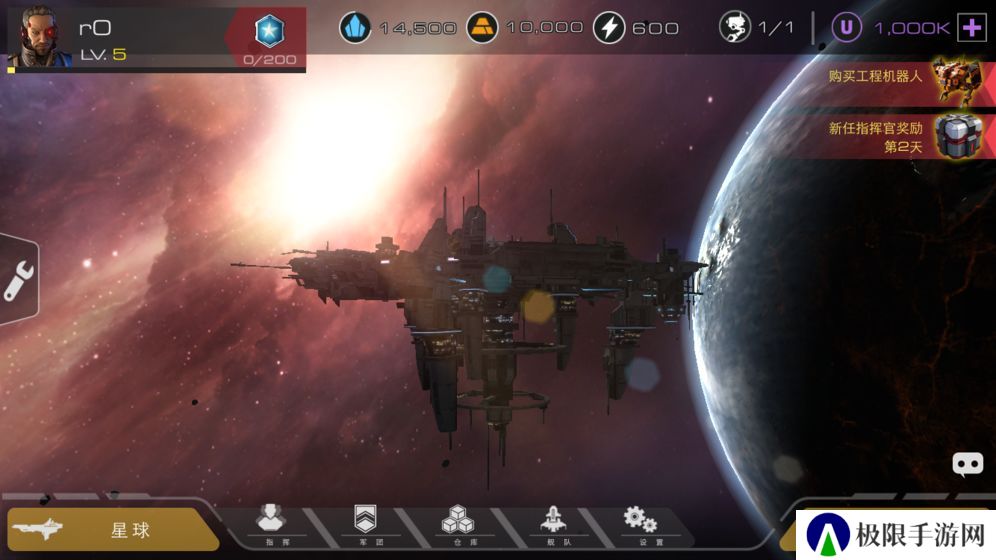Claim 新任指挥官奖励 new commander reward
996x560 pixels.
click(x=900, y=136)
